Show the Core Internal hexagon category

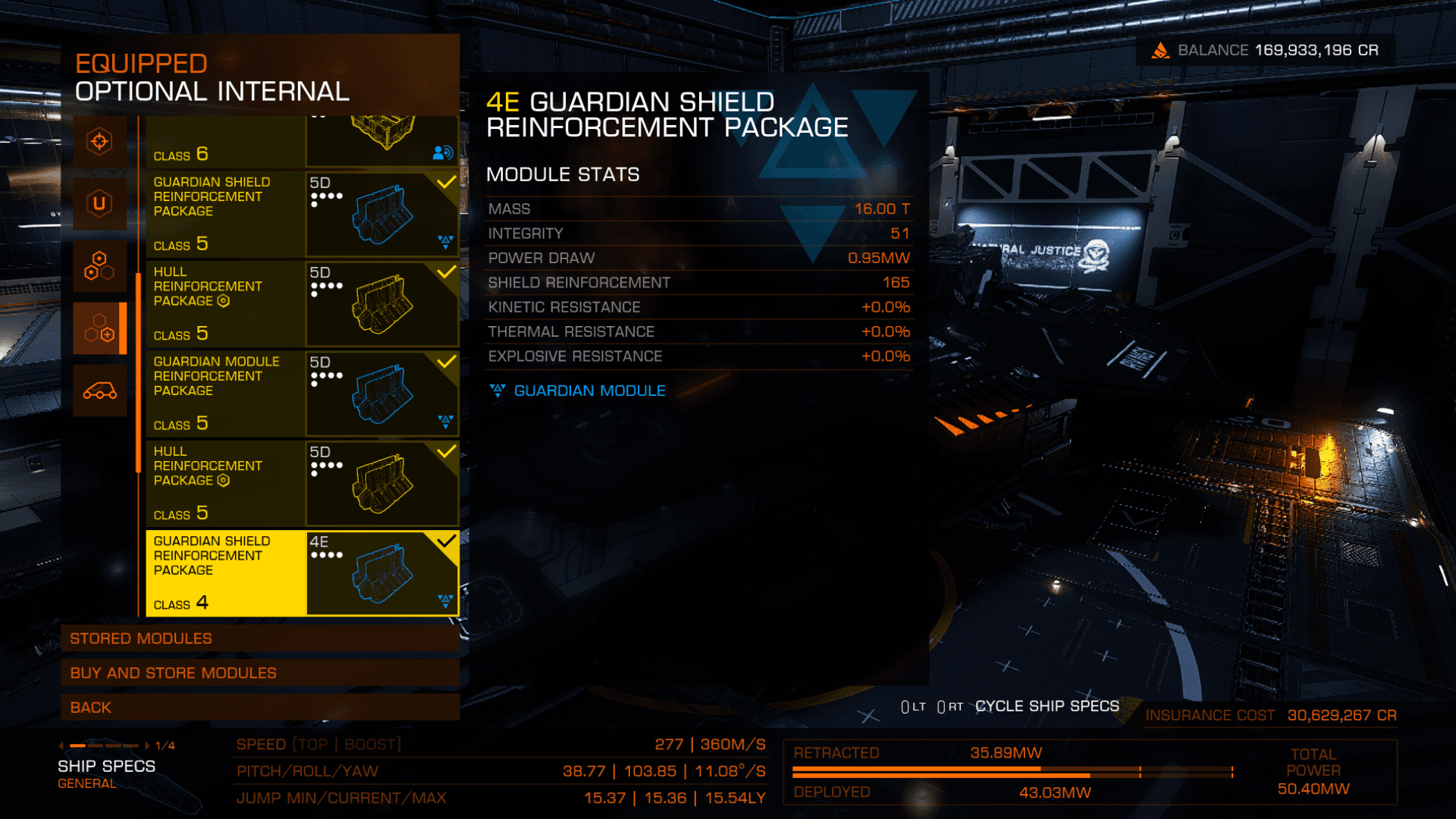point(99,266)
